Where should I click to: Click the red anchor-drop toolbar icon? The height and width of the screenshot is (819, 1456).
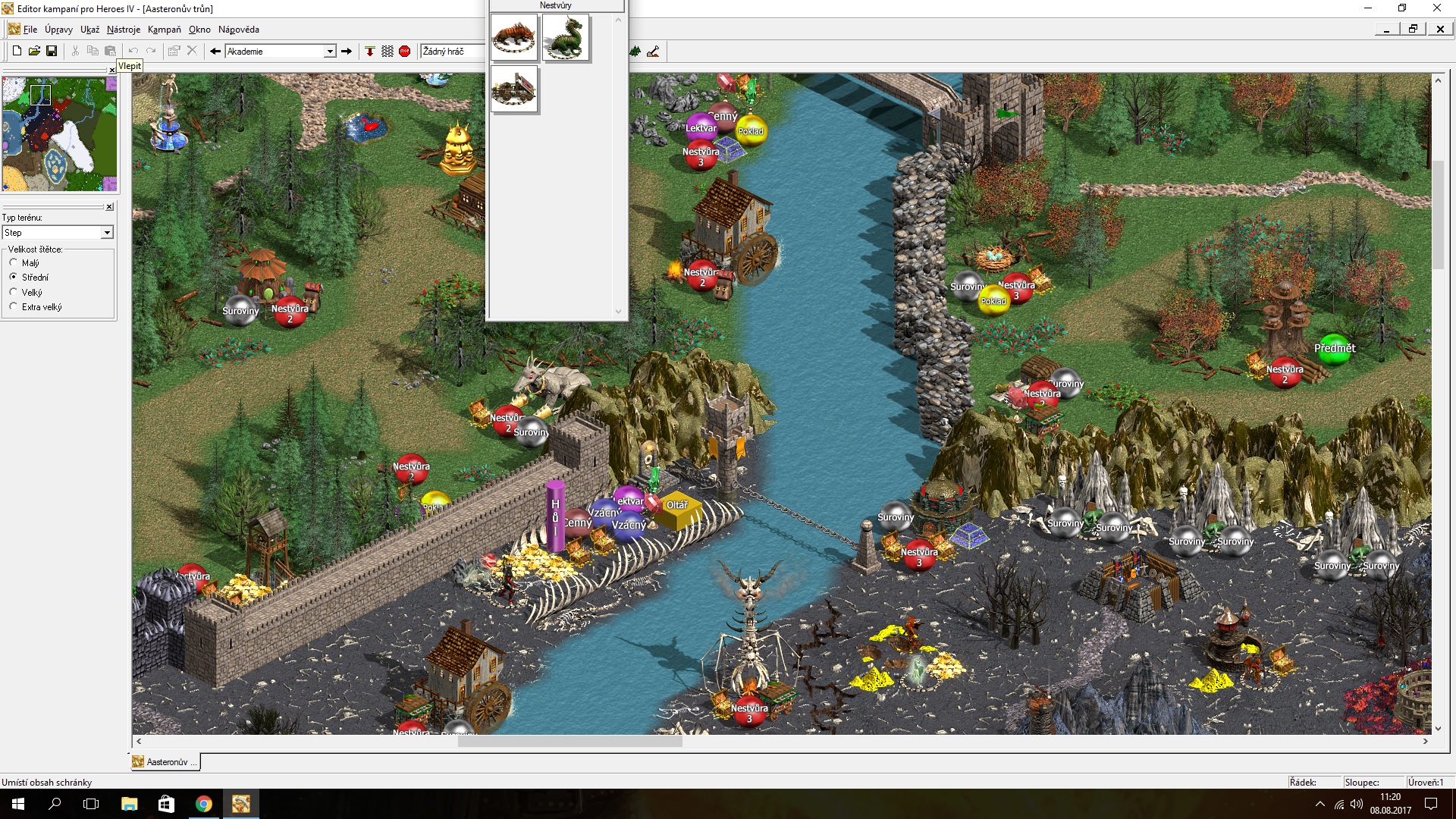pyautogui.click(x=370, y=51)
